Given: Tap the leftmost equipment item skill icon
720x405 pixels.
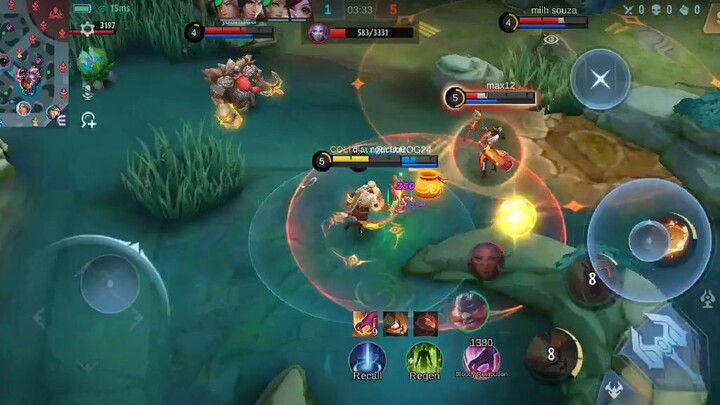Looking at the screenshot, I should (366, 323).
